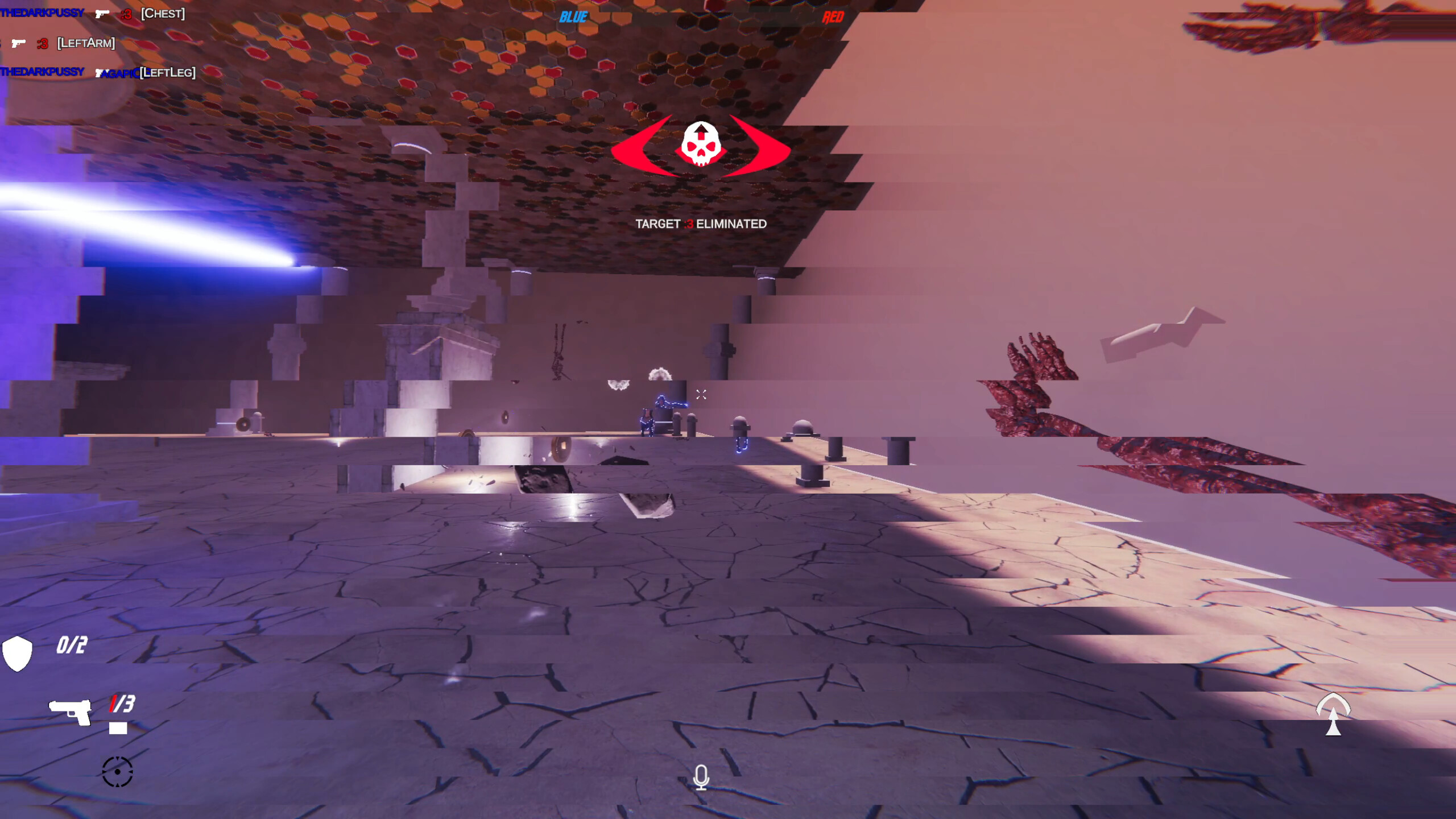Expand the [LeftArm] tag in the second killfeed row
This screenshot has width=1456, height=819.
coord(86,43)
